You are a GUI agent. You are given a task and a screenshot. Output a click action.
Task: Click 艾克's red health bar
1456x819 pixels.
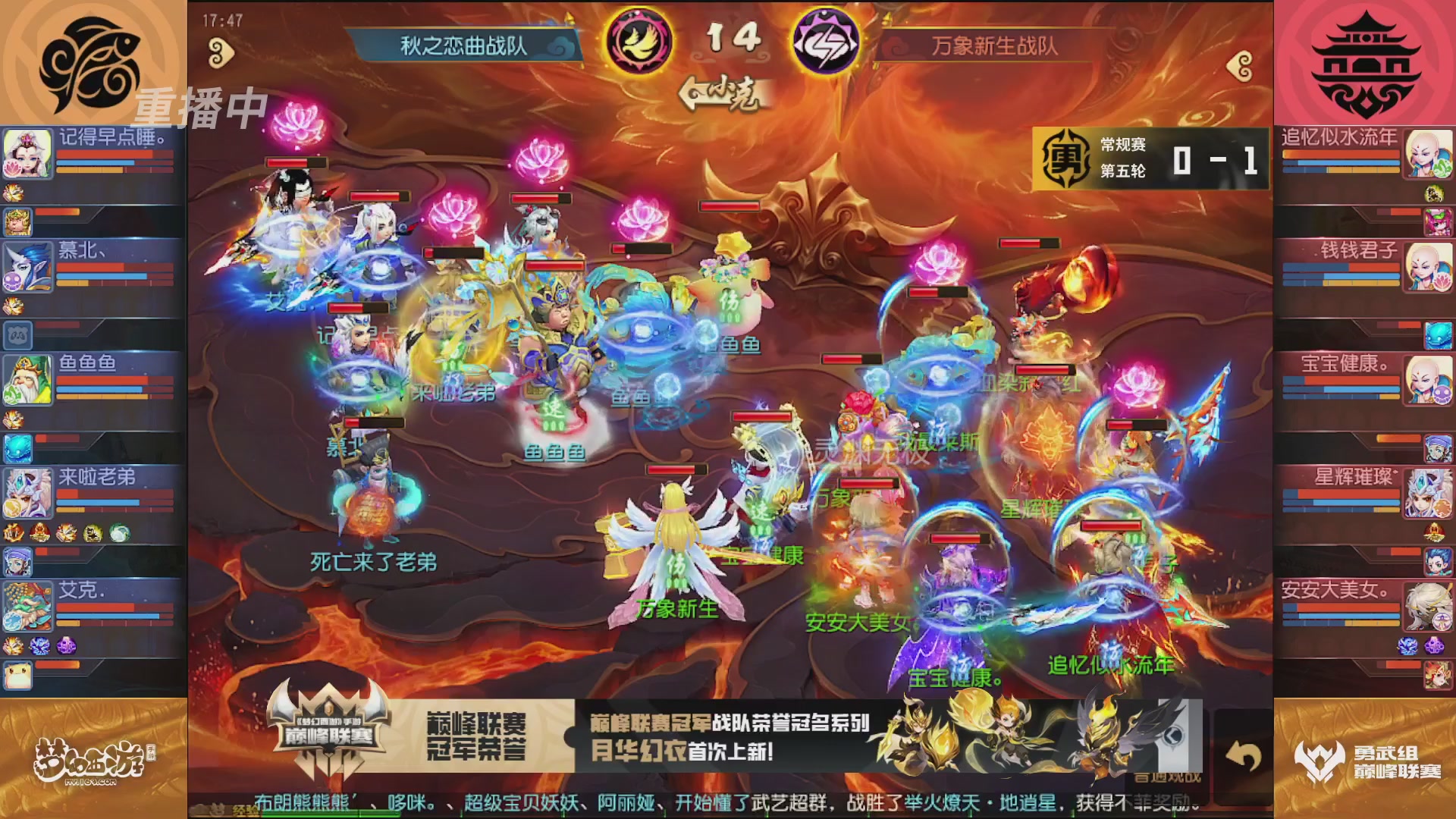[96, 606]
